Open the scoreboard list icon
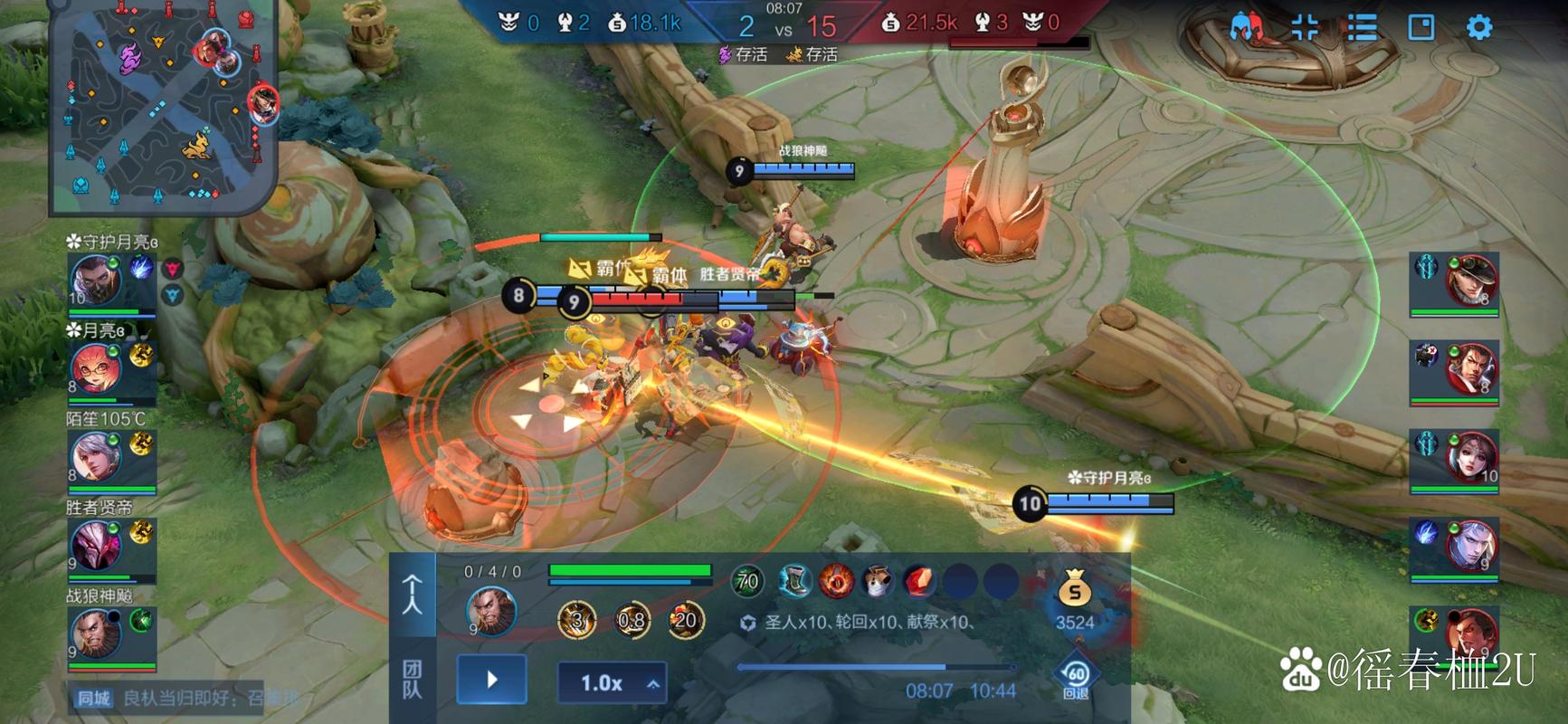 [1362, 27]
